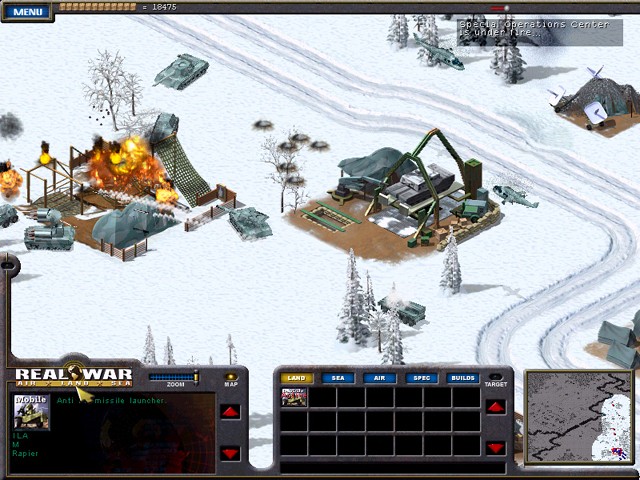The width and height of the screenshot is (640, 480).
Task: Adjust the ZOOM slider
Action: pos(174,377)
